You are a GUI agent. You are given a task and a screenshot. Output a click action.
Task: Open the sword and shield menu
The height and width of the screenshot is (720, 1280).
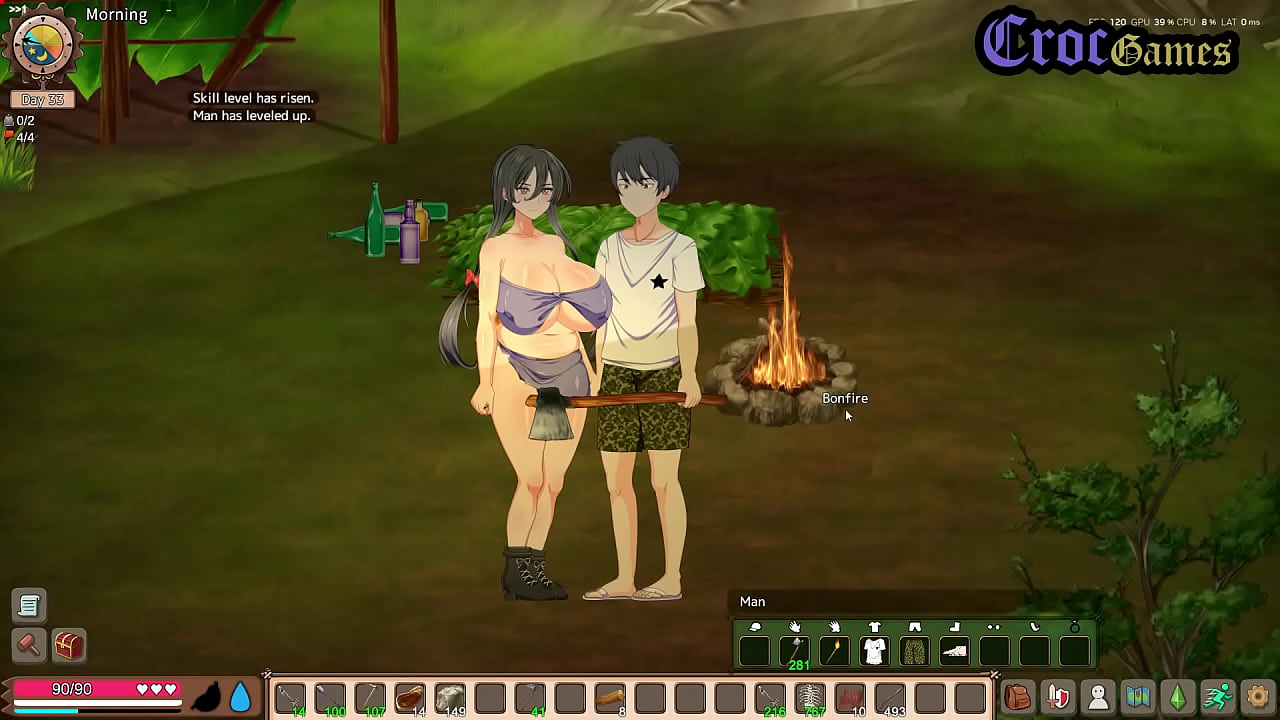tap(1057, 697)
